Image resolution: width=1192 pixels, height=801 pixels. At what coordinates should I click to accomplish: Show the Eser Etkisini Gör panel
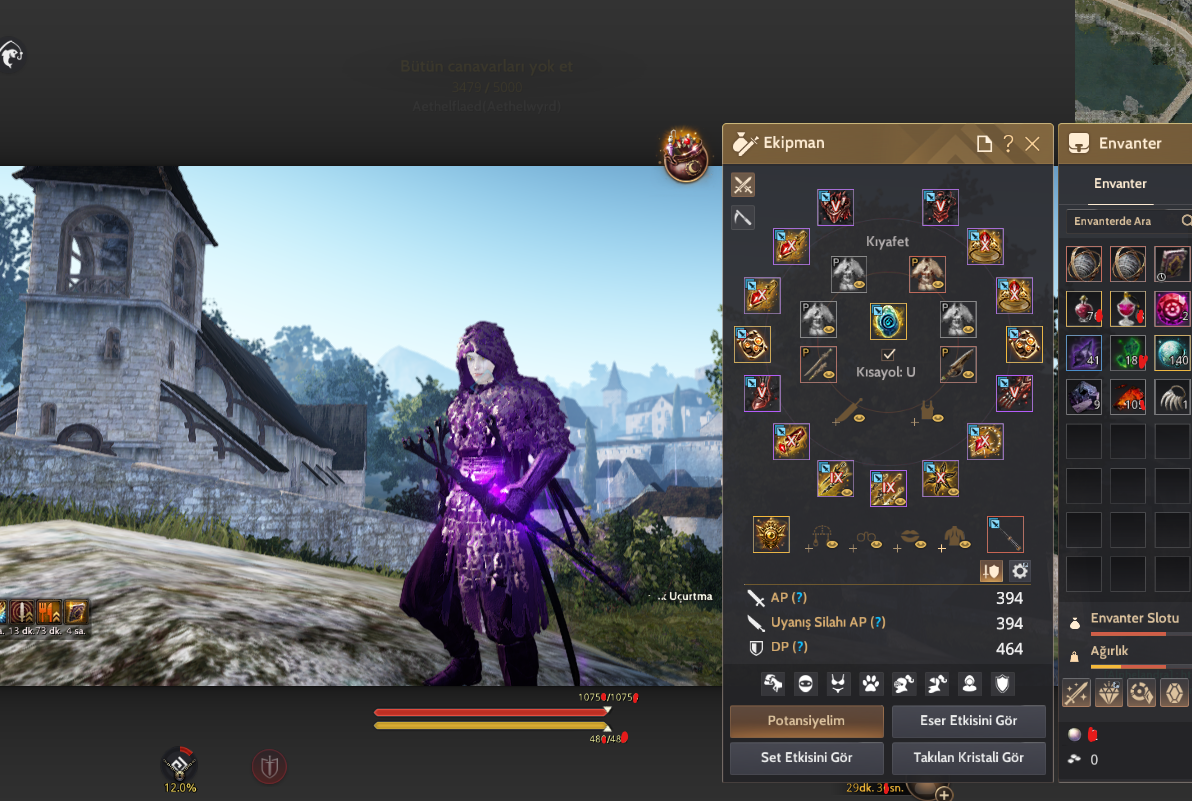[x=968, y=721]
